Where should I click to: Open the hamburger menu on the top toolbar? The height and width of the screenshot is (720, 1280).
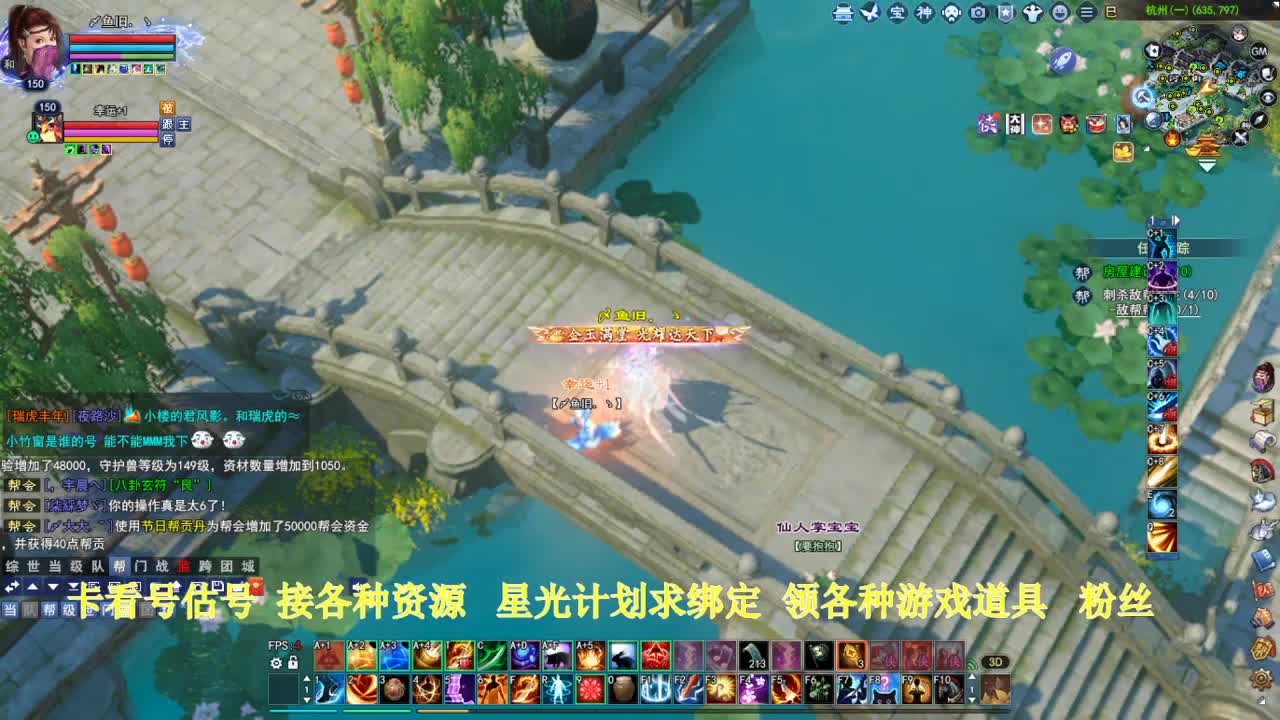click(x=1086, y=14)
